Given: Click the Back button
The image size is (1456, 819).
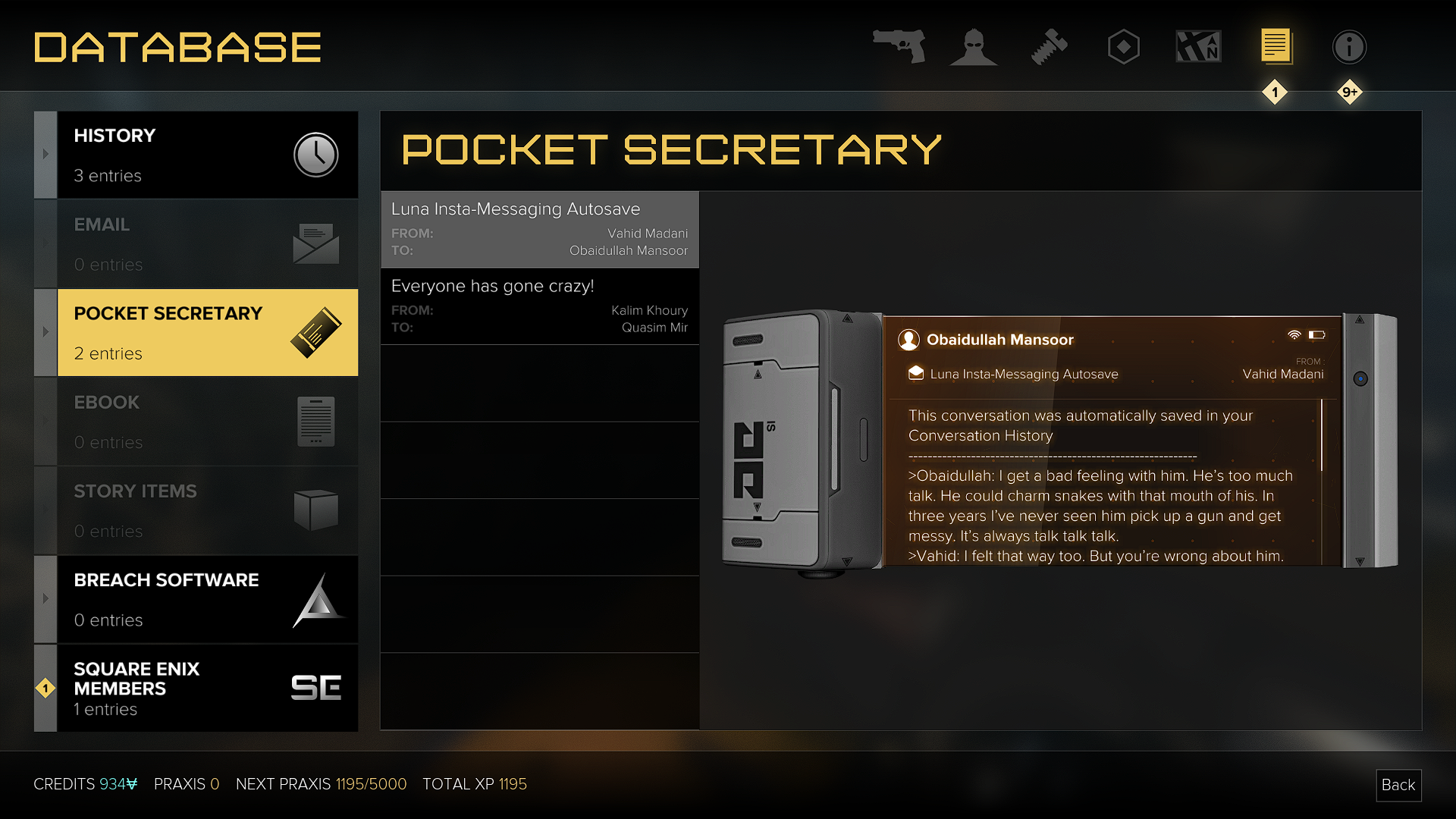Looking at the screenshot, I should pos(1398,785).
